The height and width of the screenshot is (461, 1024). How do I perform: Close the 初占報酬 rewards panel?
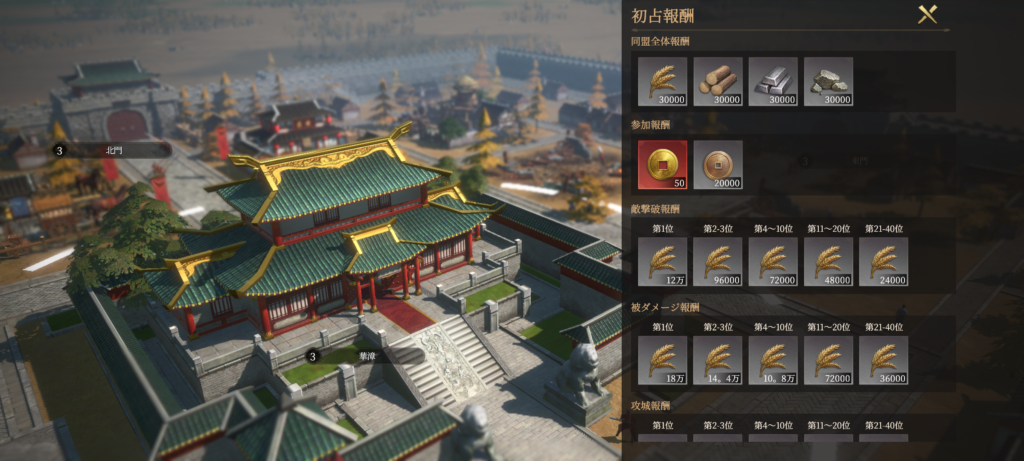pos(927,14)
